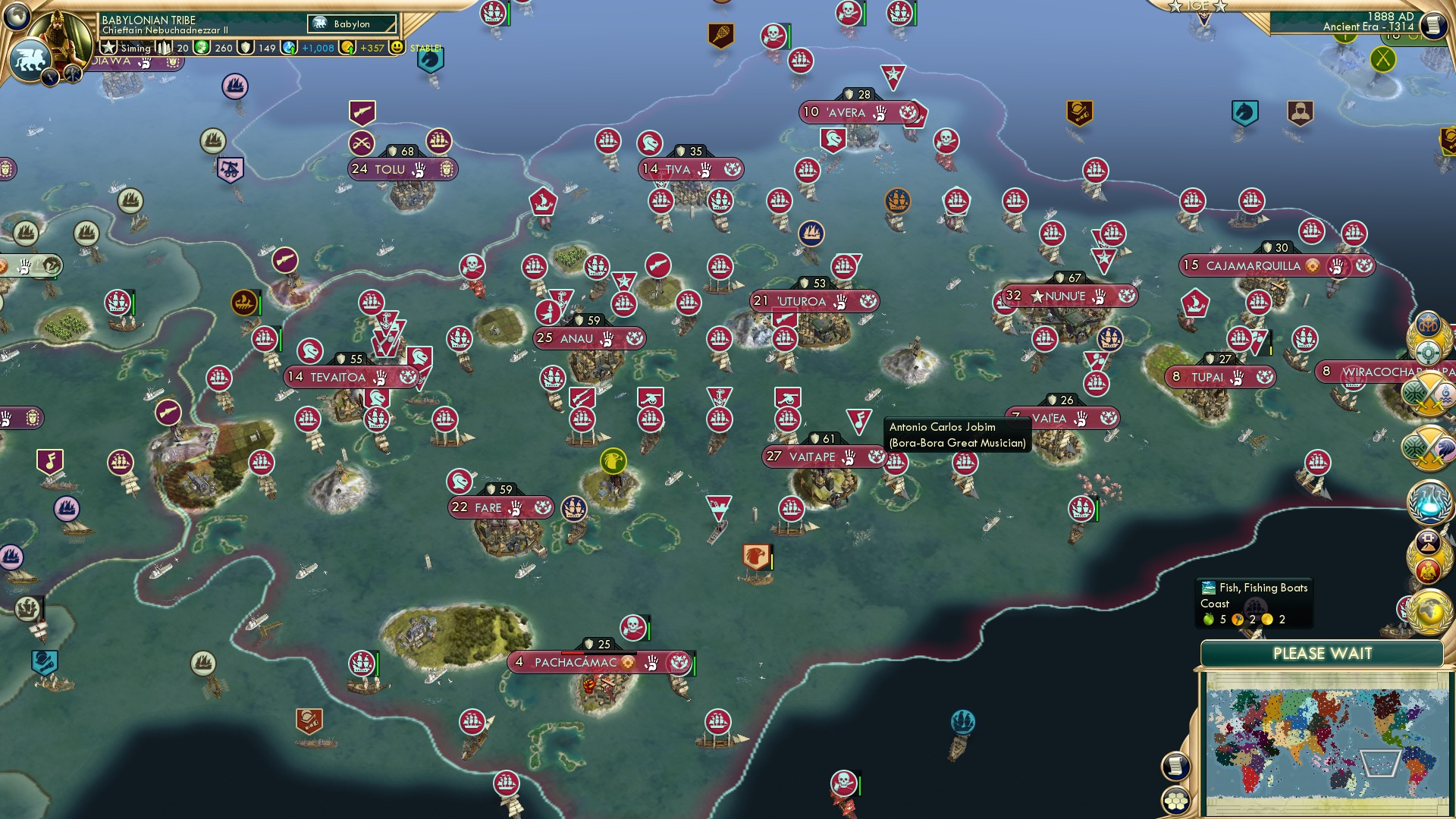This screenshot has height=819, width=1456.
Task: Open the Babylon civilization dropdown banner
Action: point(350,24)
